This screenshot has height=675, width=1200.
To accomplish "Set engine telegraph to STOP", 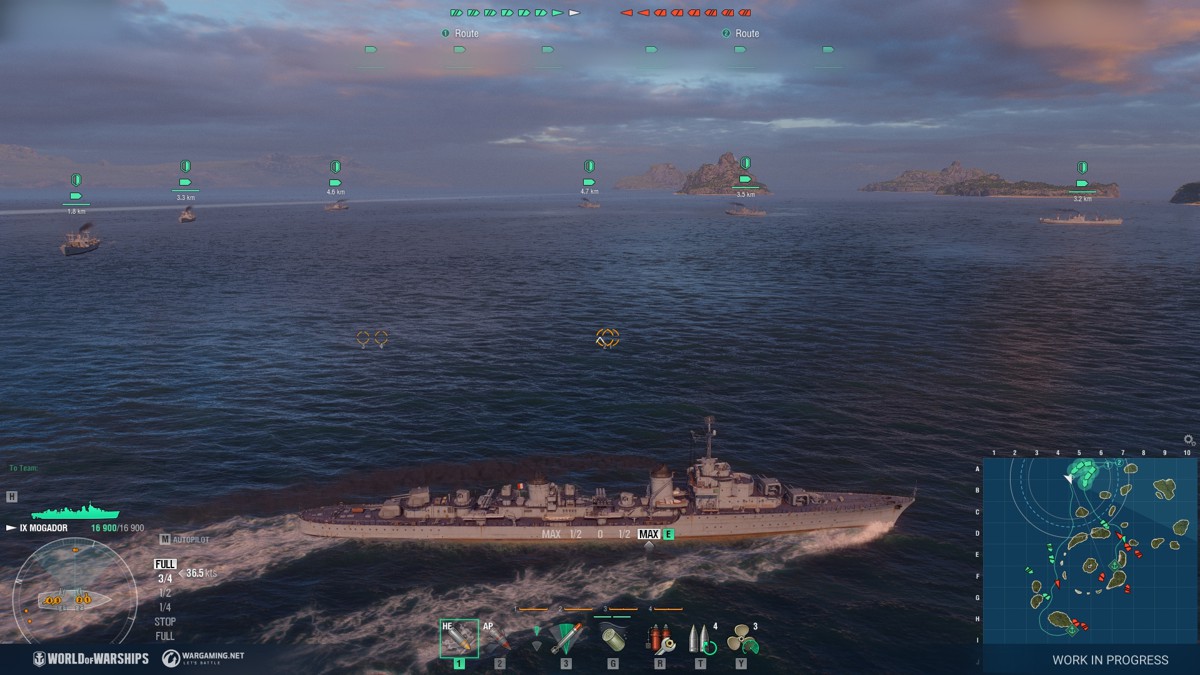I will point(165,621).
